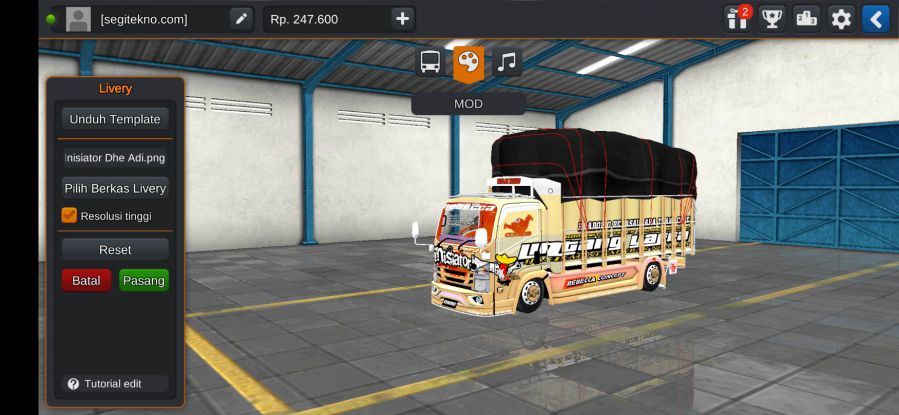This screenshot has height=415, width=899.
Task: Cancel with the red Batal button
Action: tap(86, 280)
